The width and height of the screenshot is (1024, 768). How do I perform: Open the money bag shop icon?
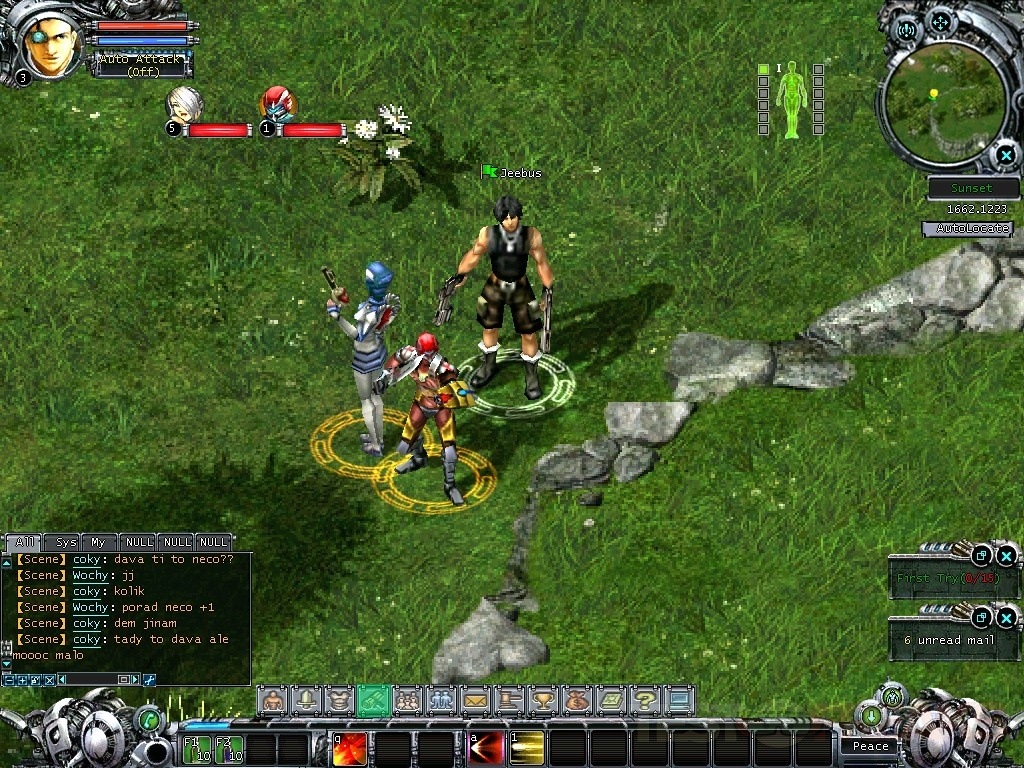(576, 700)
